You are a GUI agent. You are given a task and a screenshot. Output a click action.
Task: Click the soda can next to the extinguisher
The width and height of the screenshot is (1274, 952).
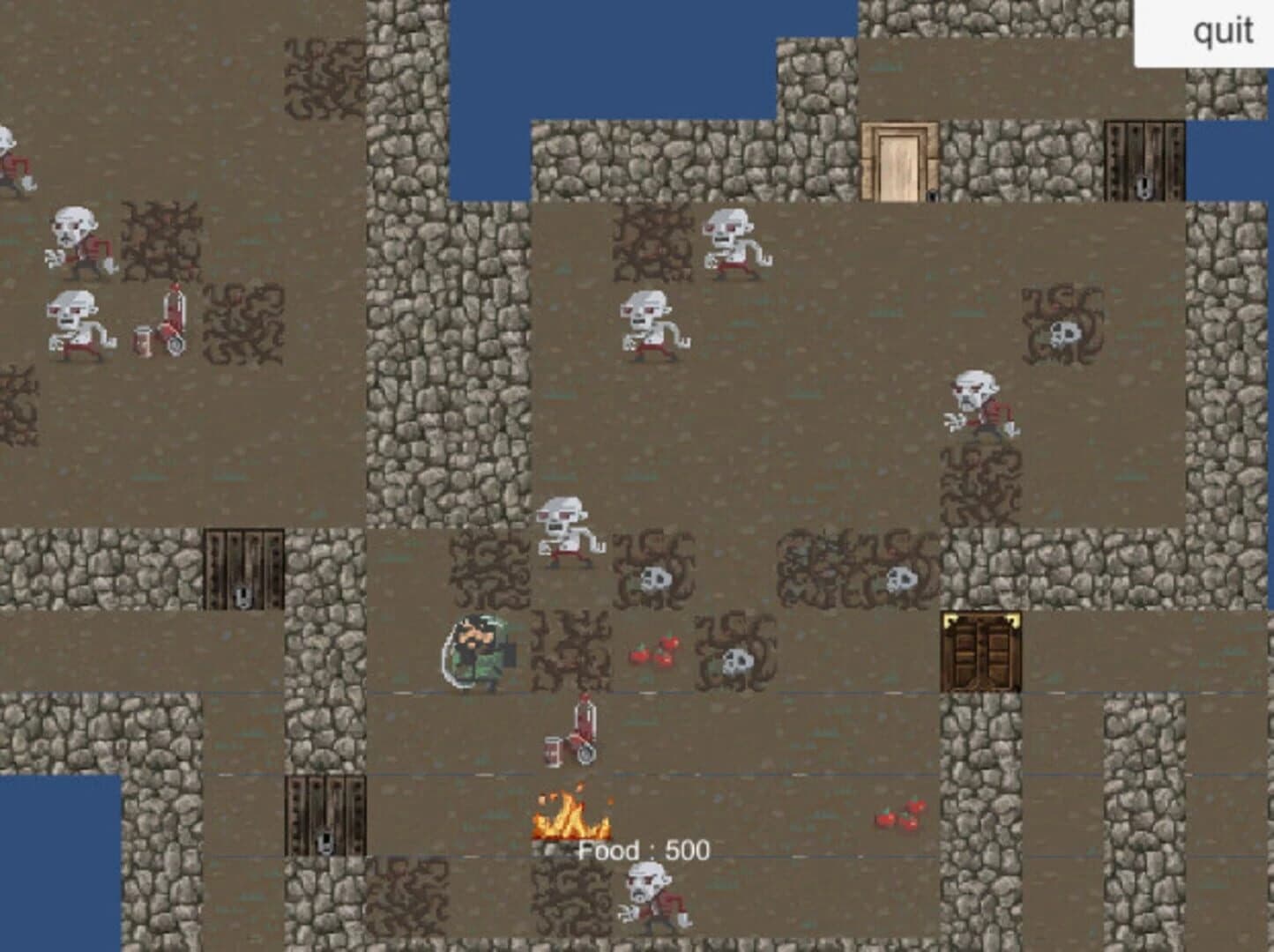coord(551,751)
